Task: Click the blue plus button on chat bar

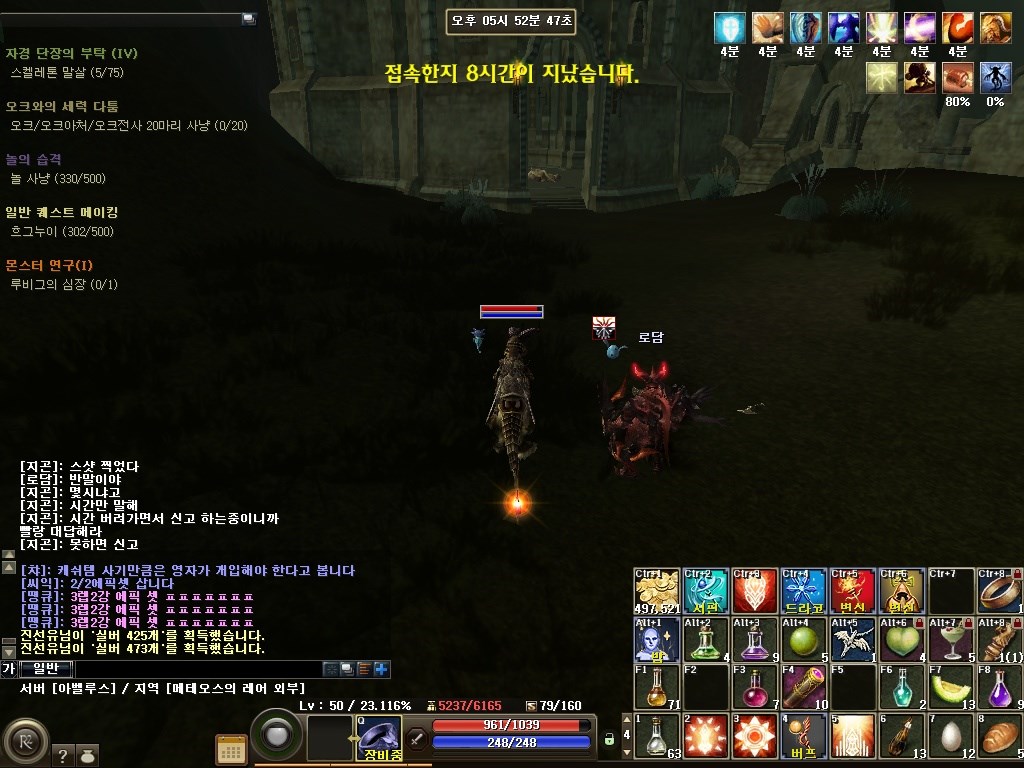Action: click(x=381, y=669)
